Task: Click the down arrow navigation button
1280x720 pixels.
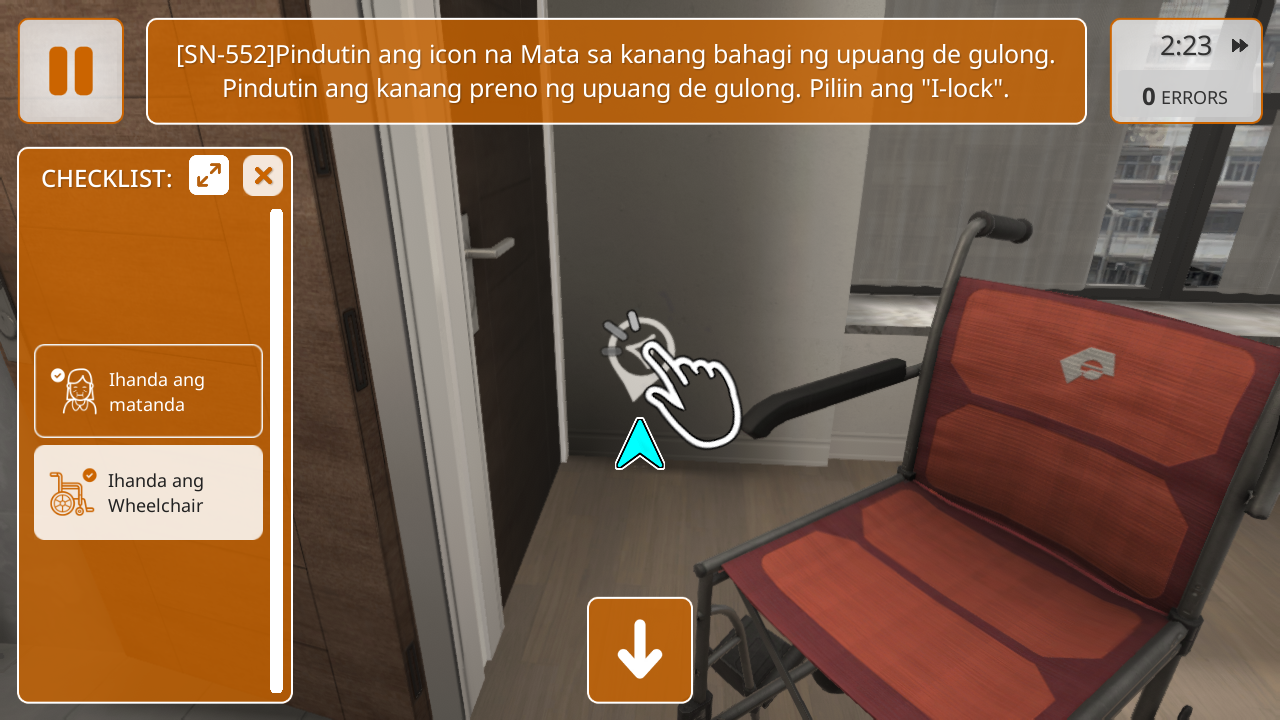Action: (640, 650)
